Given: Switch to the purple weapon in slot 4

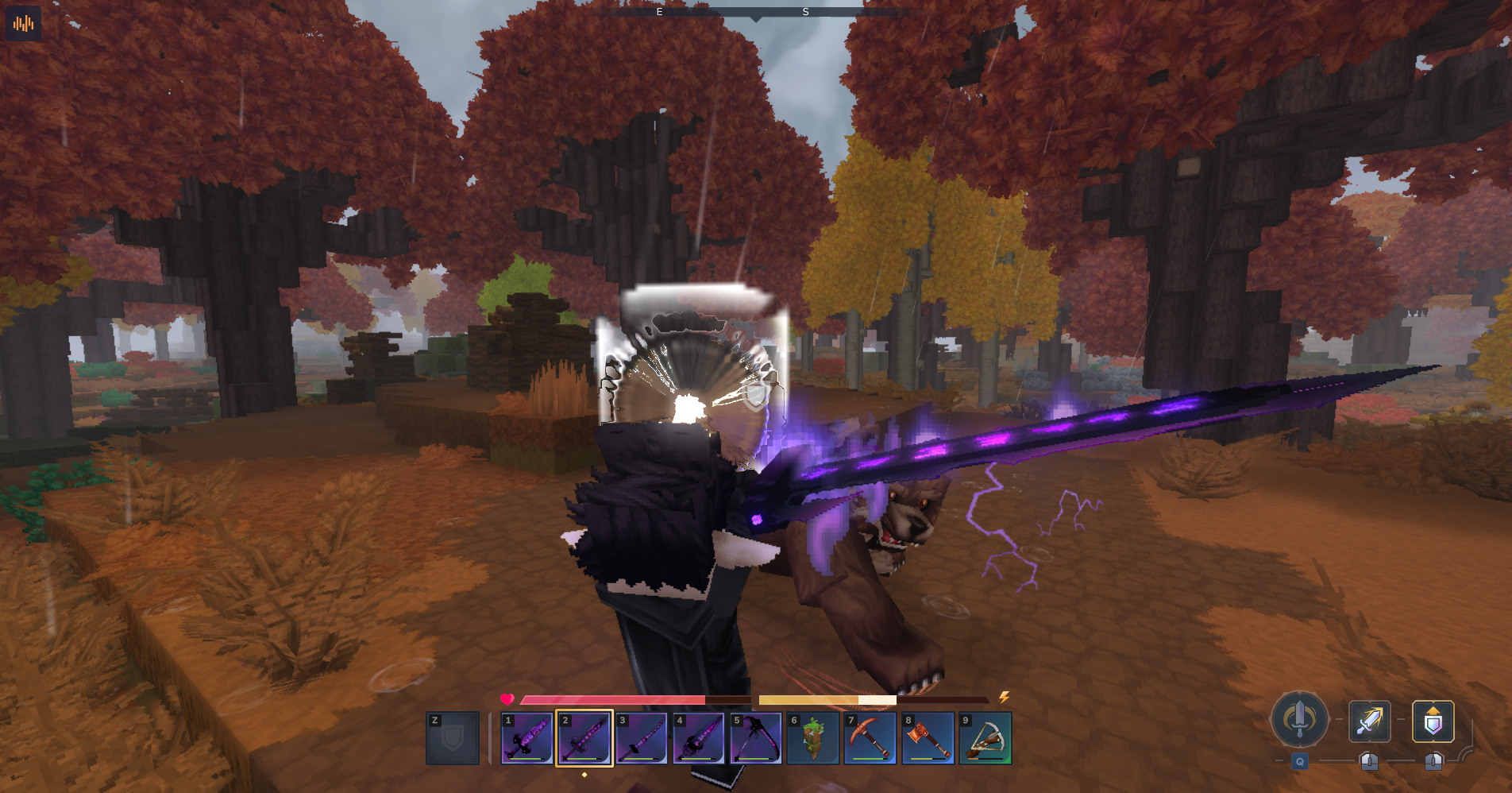Looking at the screenshot, I should tap(698, 738).
